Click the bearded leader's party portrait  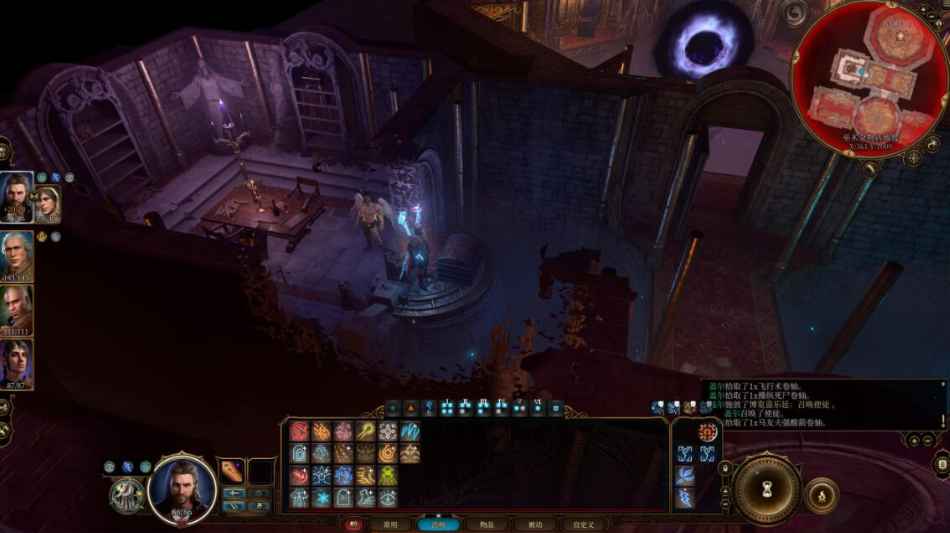coord(17,196)
